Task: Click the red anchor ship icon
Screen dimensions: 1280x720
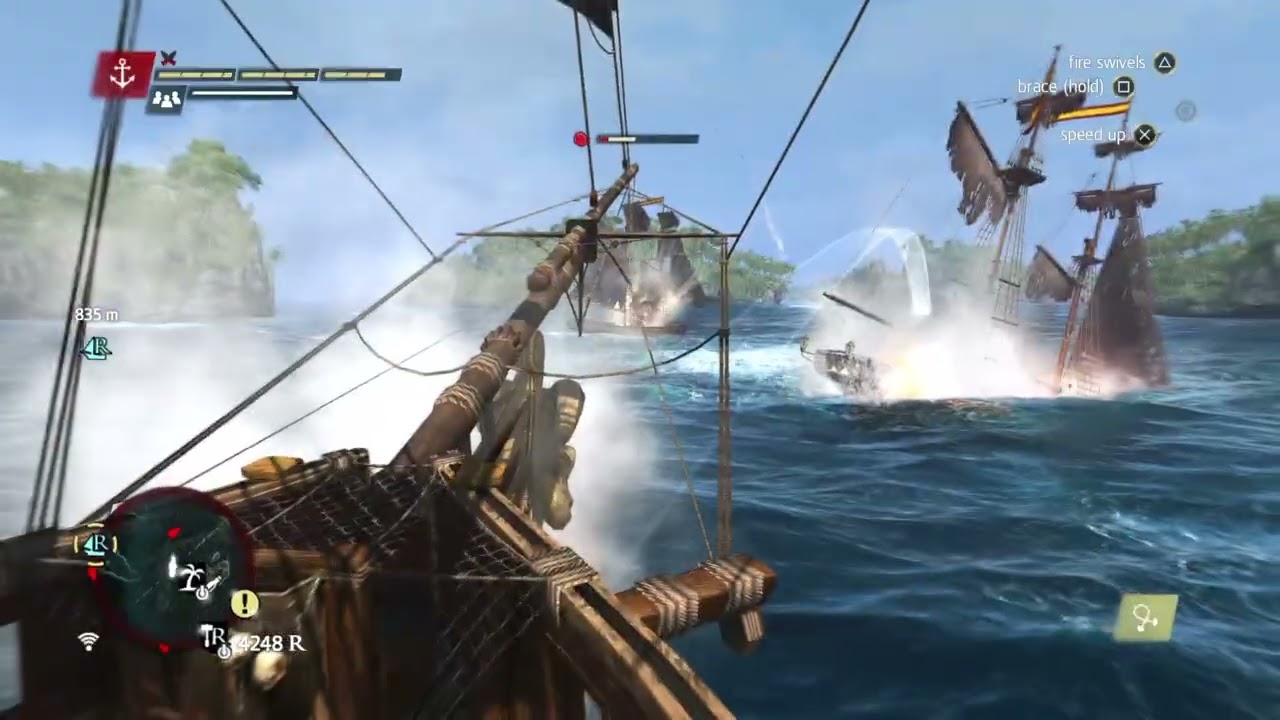Action: pos(123,75)
